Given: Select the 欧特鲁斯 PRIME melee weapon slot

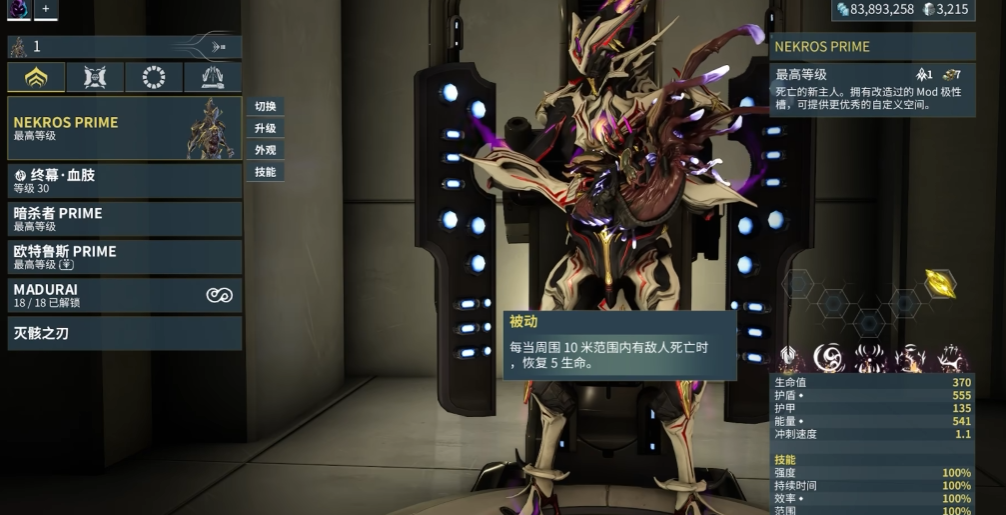Looking at the screenshot, I should pos(124,256).
